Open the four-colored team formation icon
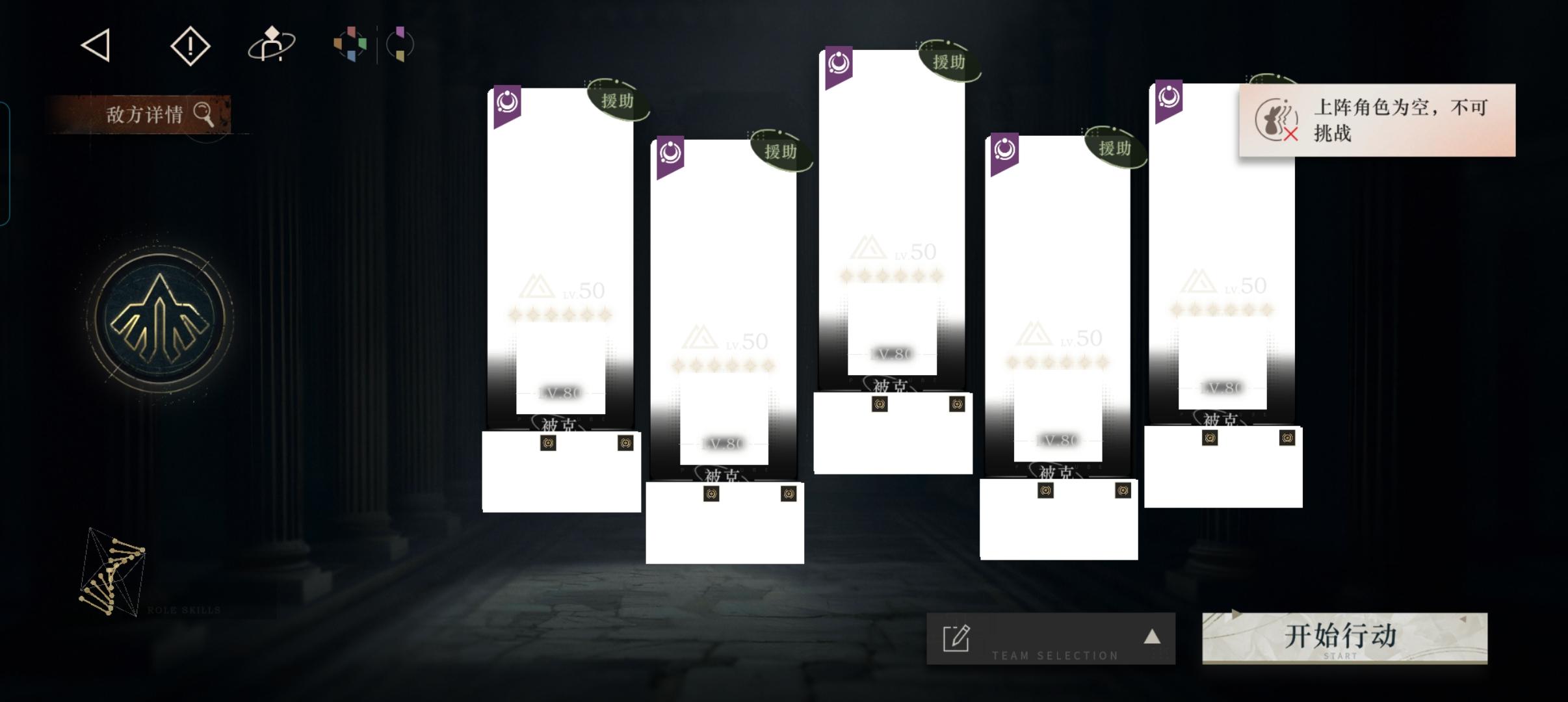 (x=350, y=44)
